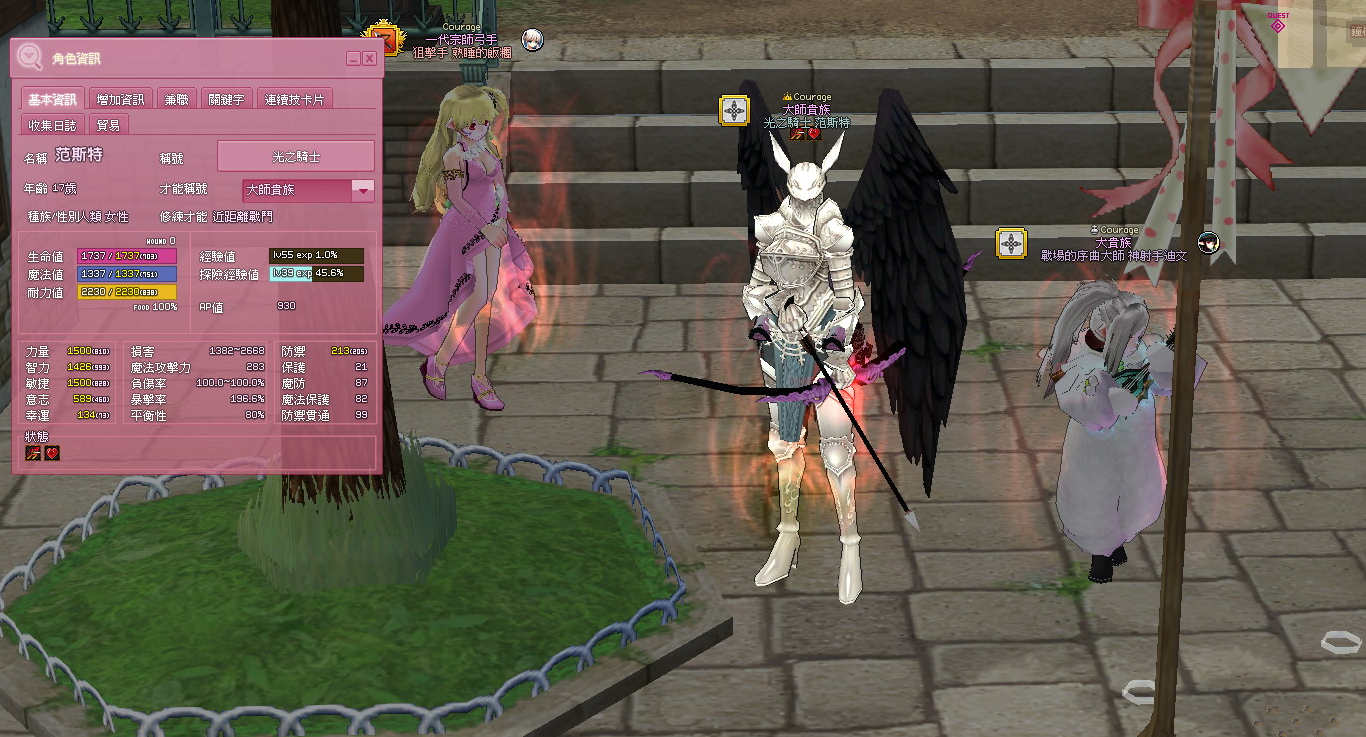Click the 光之騎士 title button
1366x737 pixels.
point(296,156)
